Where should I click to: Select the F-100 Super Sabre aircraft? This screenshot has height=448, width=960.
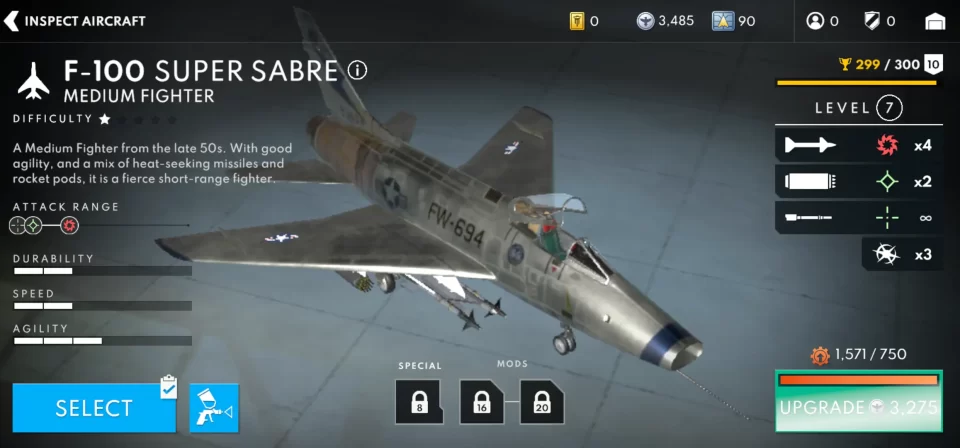click(94, 408)
